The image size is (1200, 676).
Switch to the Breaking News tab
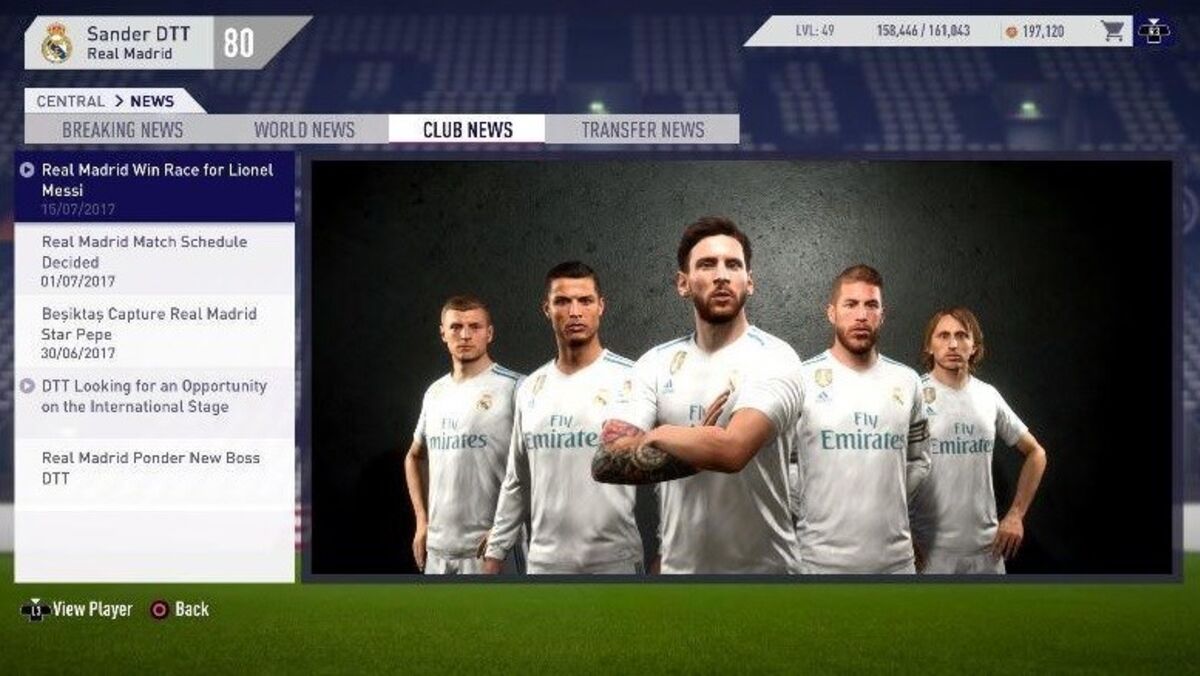(x=123, y=130)
